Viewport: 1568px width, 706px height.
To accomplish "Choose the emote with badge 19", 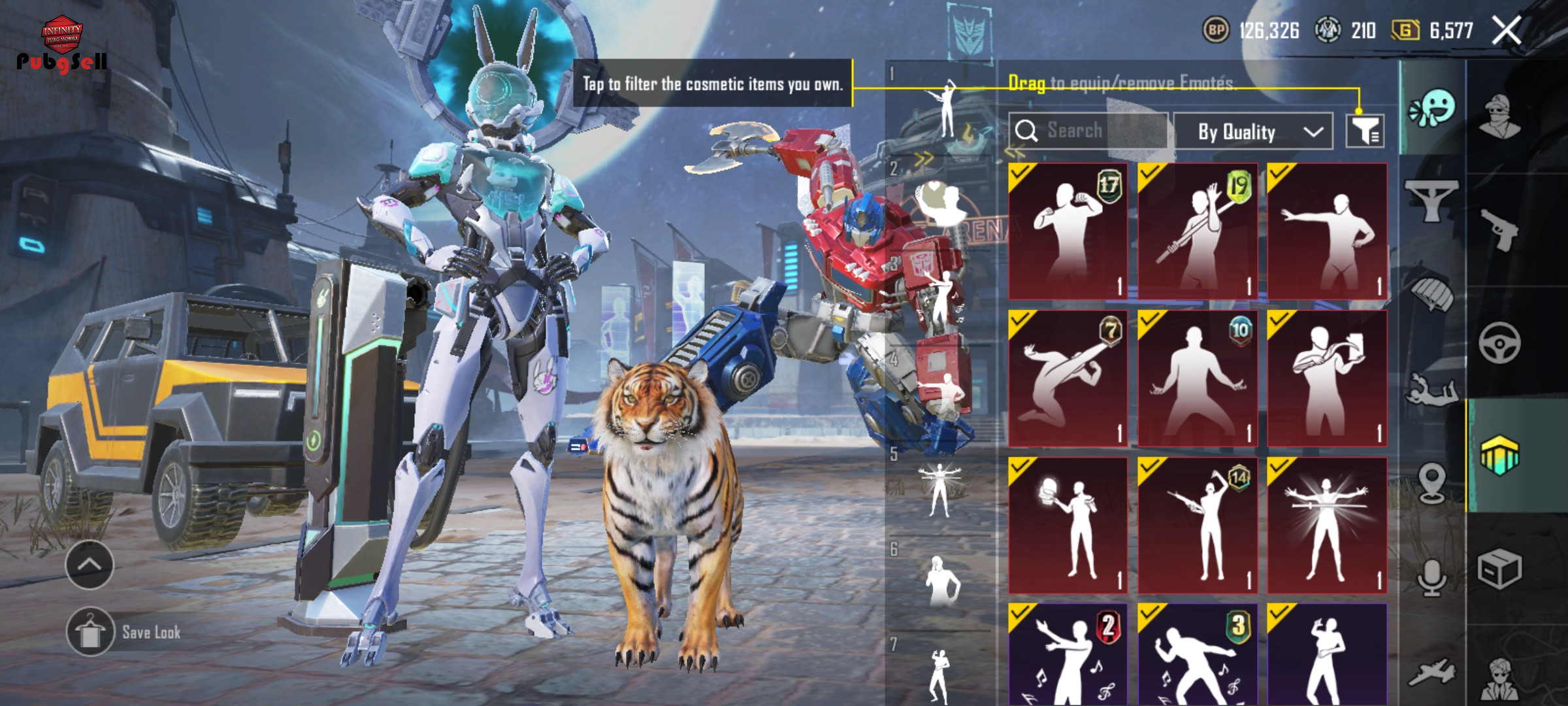I will [x=1198, y=231].
